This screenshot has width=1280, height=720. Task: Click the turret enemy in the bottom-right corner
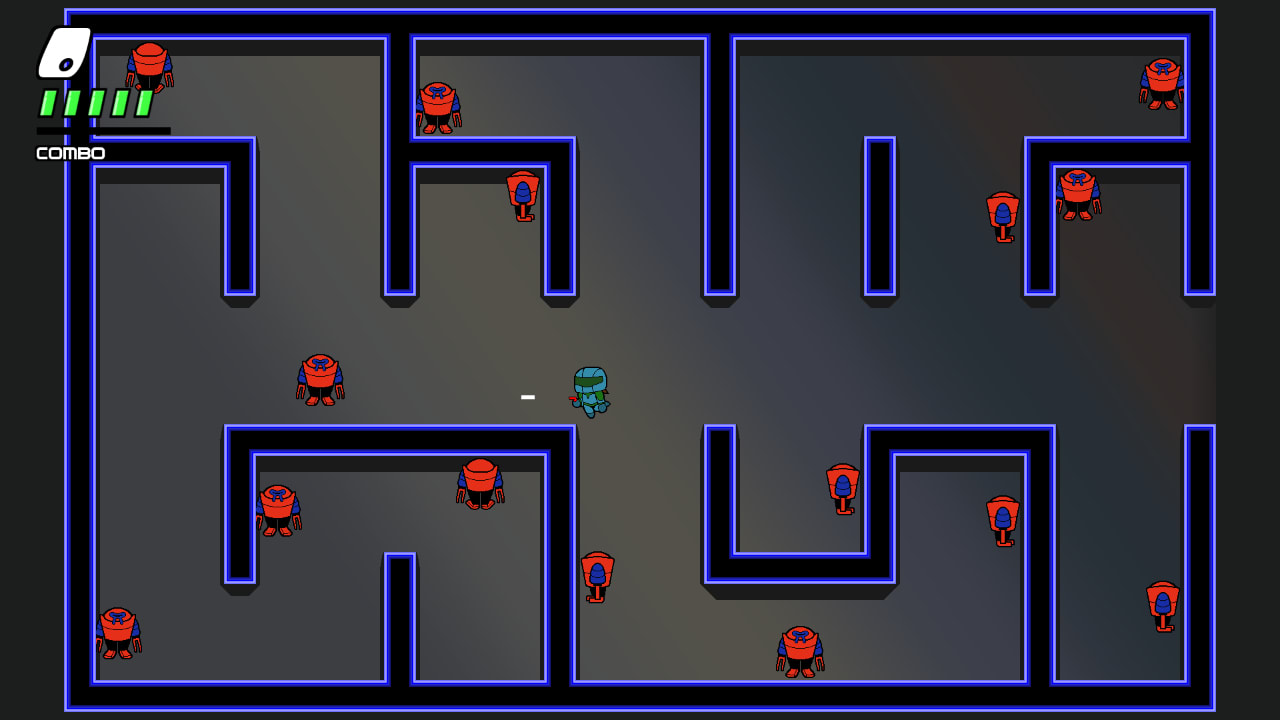1163,603
